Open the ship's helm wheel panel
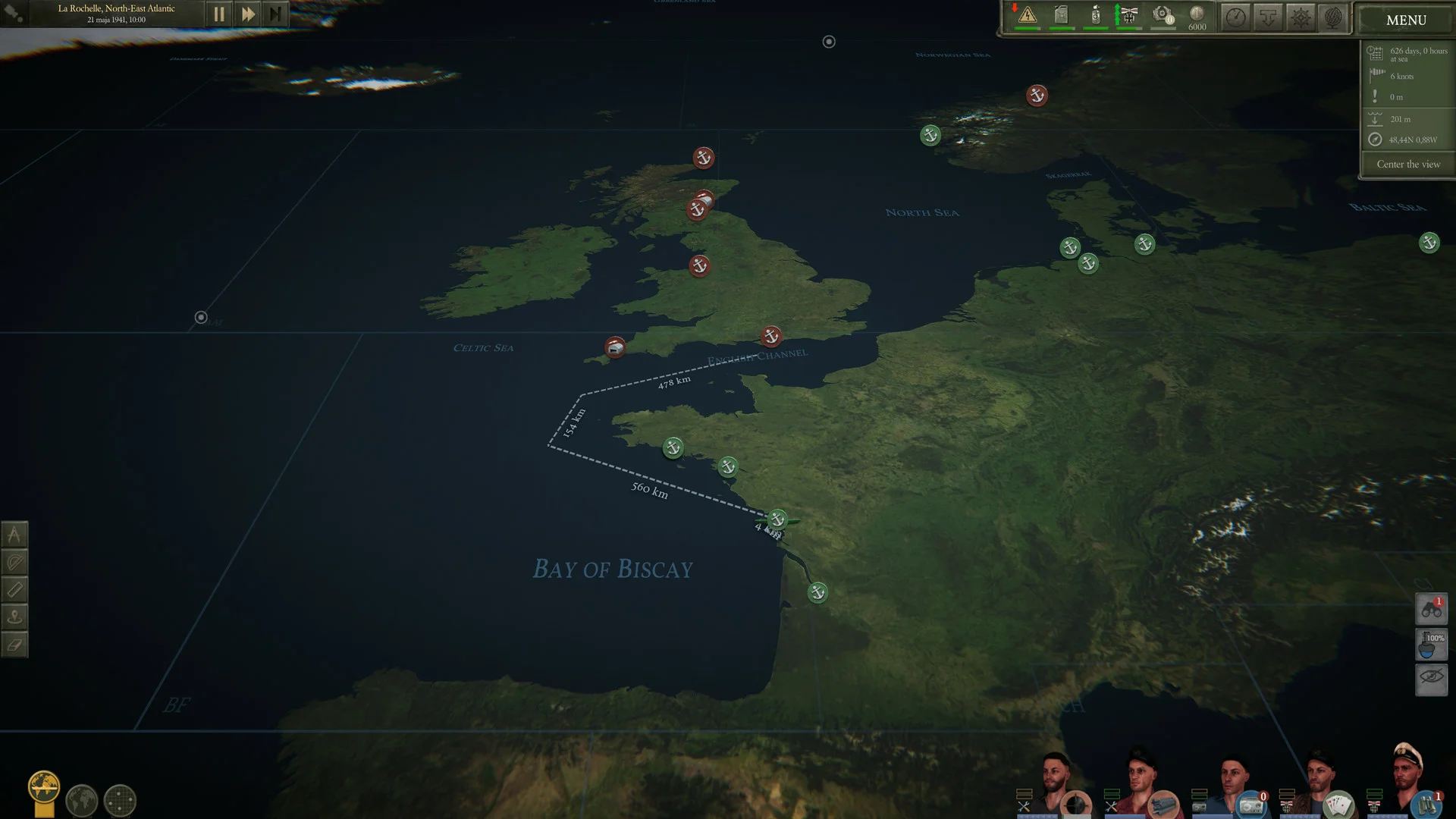The height and width of the screenshot is (819, 1456). coord(1301,17)
